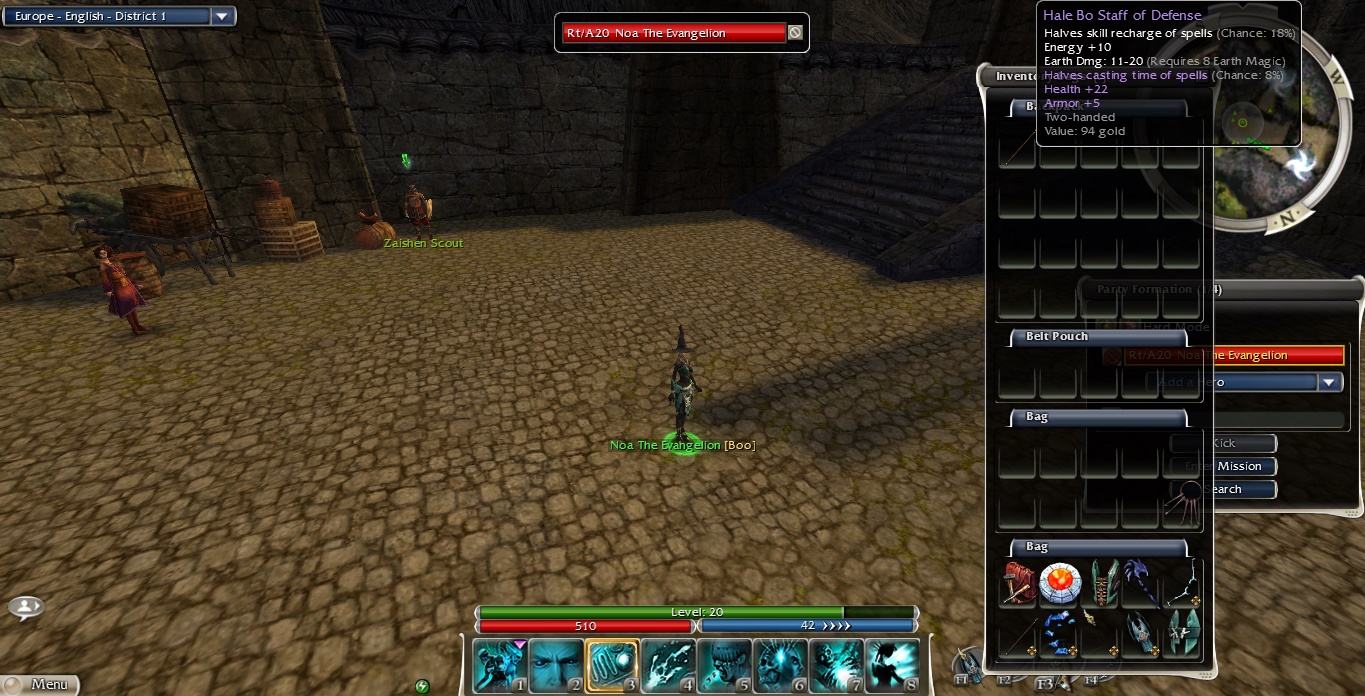
Task: Open the chat speech bubble icon
Action: (26, 606)
